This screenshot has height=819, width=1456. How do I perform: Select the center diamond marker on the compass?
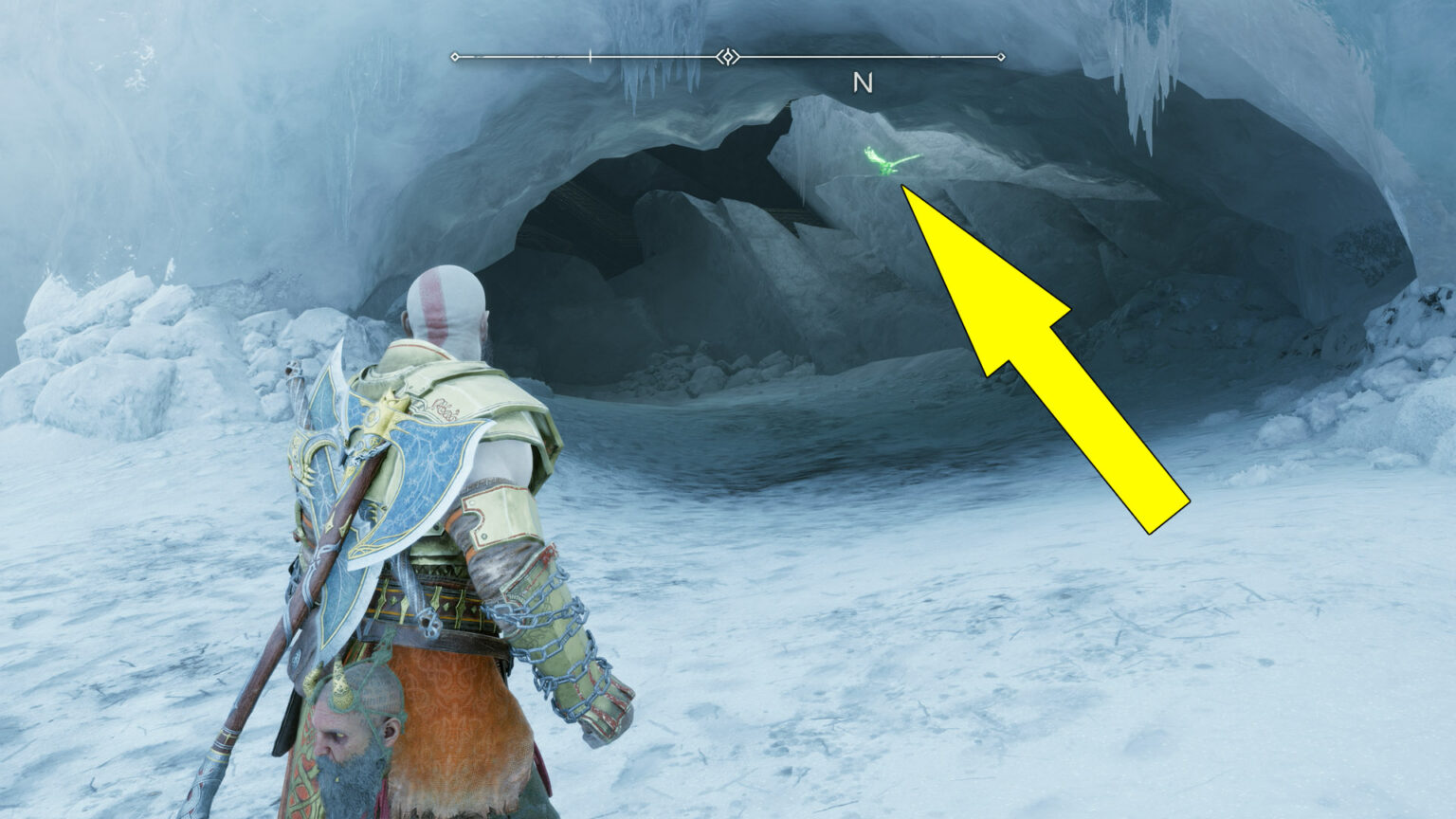(726, 57)
